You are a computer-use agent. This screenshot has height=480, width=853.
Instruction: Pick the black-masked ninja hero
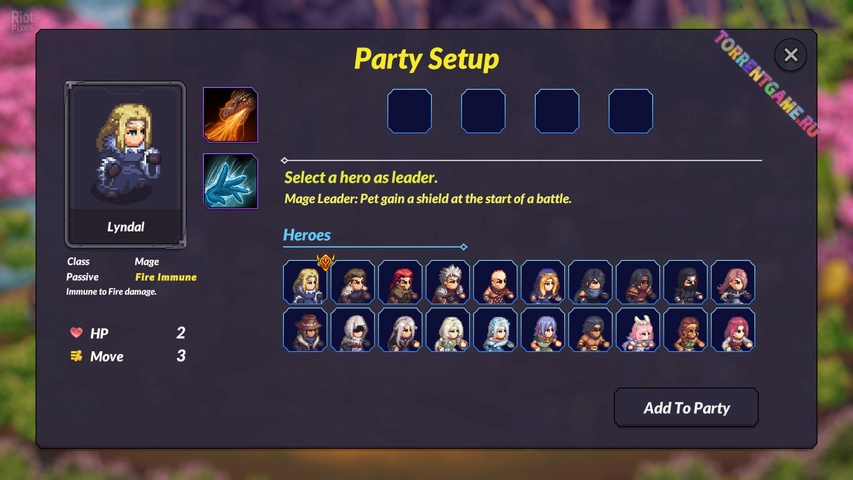(685, 282)
